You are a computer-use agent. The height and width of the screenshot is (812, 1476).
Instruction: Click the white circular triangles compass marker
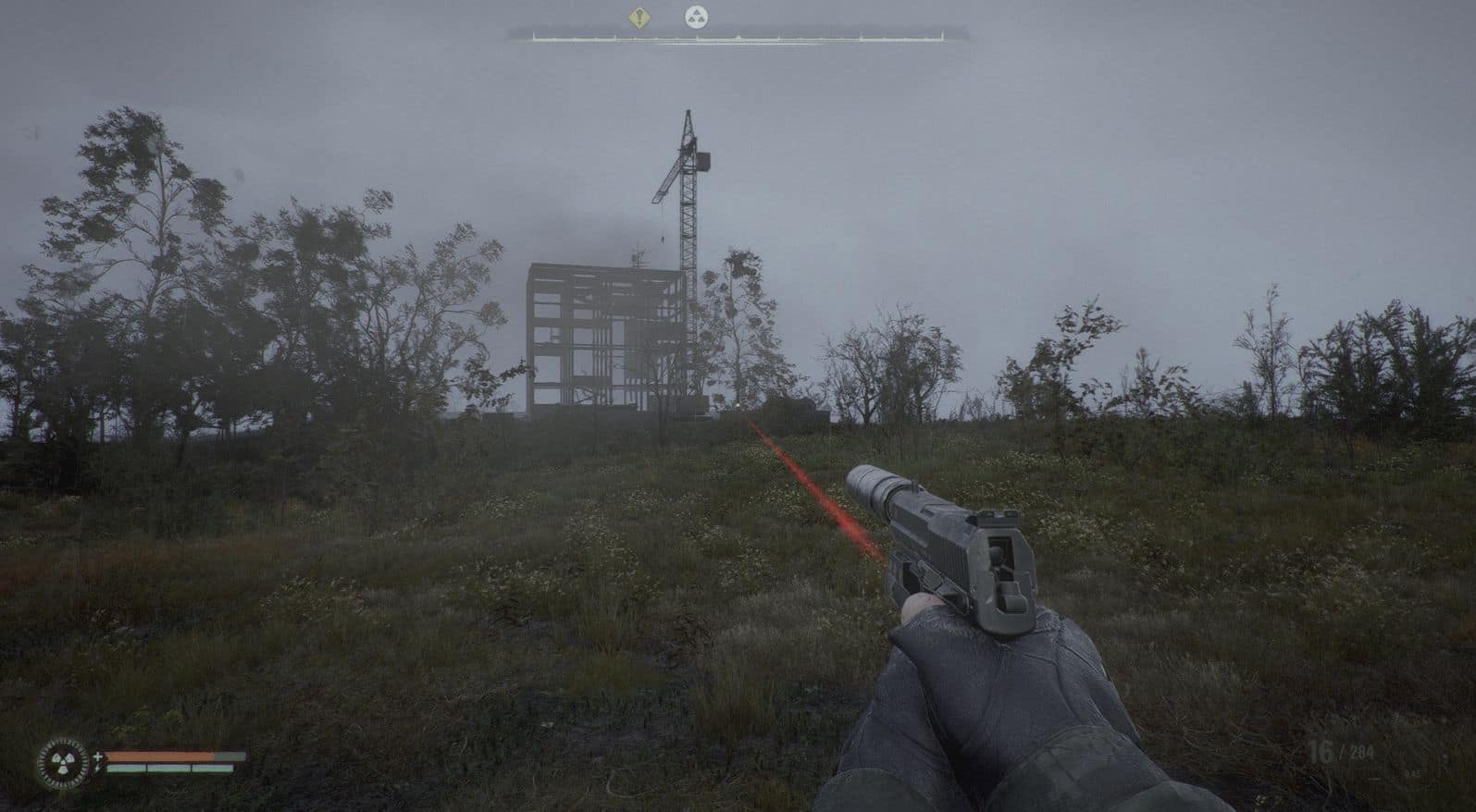(x=694, y=16)
